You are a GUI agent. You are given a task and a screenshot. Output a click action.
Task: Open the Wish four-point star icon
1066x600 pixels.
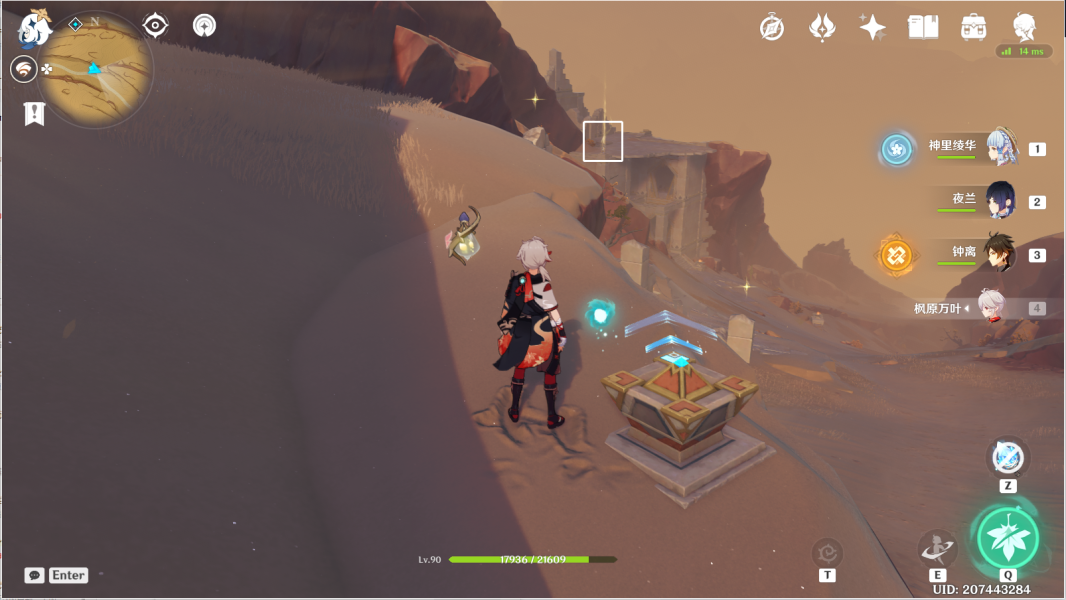(x=872, y=27)
